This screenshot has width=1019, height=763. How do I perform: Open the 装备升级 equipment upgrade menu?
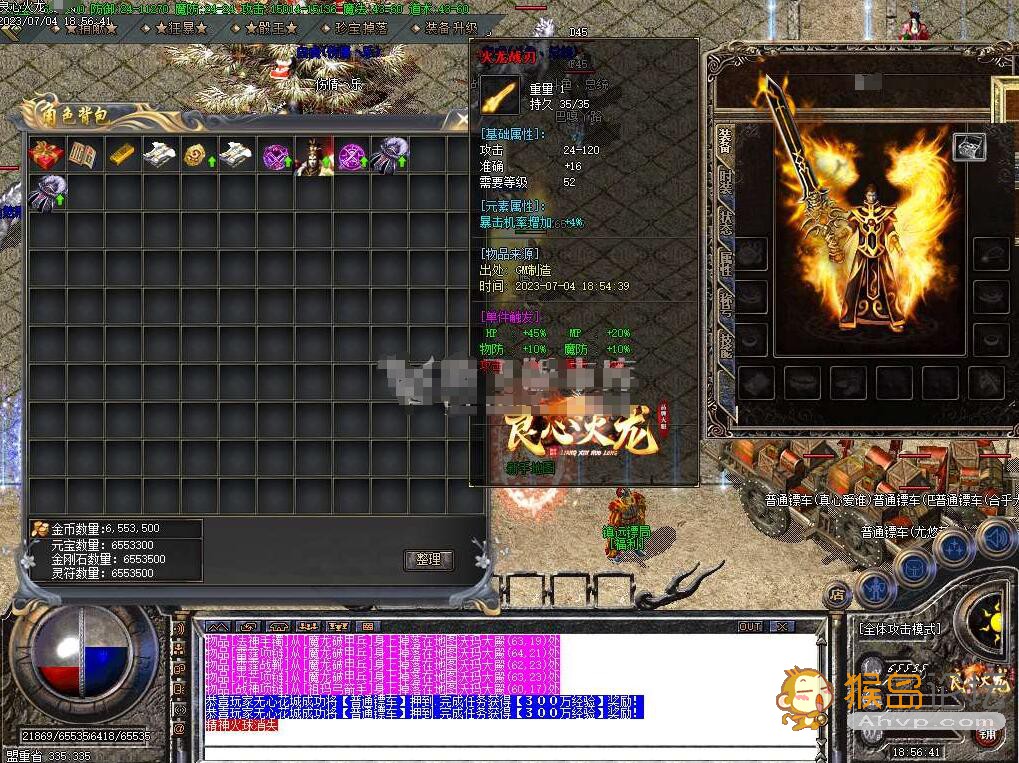(451, 29)
